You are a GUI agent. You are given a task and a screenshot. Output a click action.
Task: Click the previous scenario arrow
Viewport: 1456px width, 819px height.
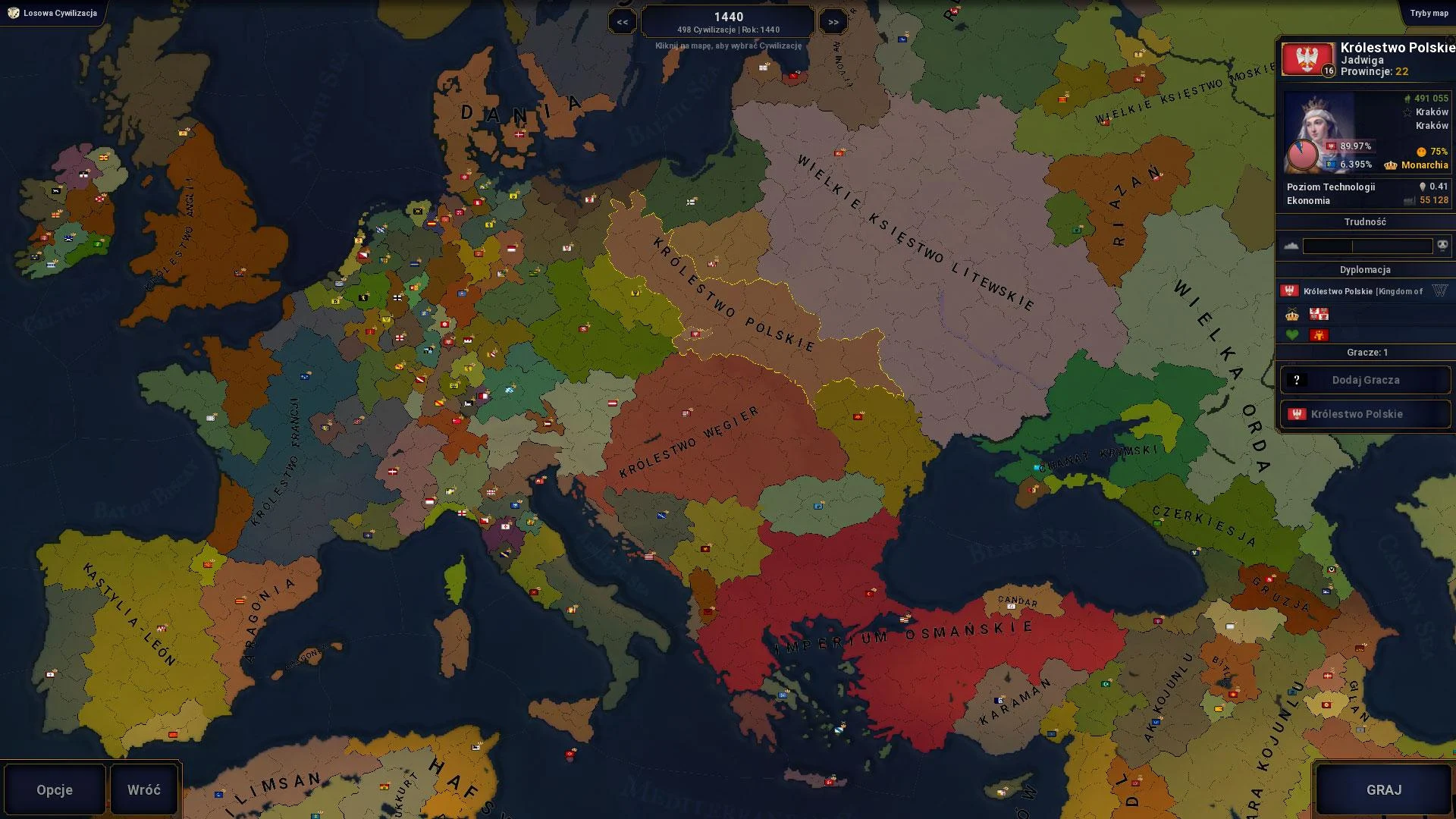(623, 22)
